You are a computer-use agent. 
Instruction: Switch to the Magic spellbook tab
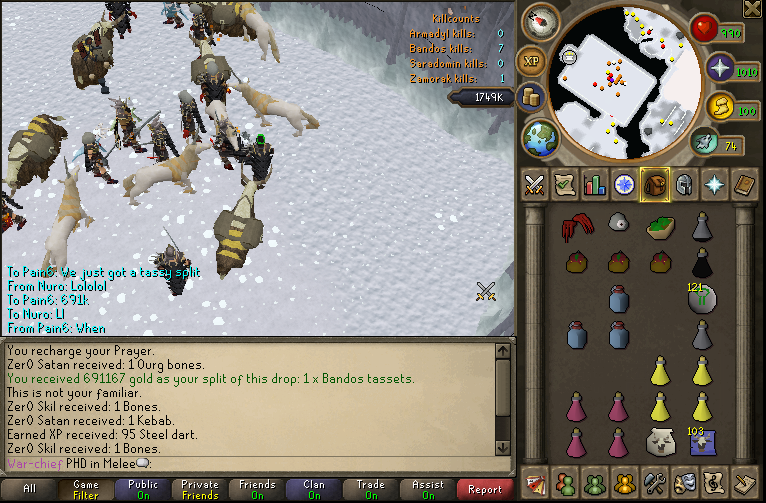(x=747, y=184)
